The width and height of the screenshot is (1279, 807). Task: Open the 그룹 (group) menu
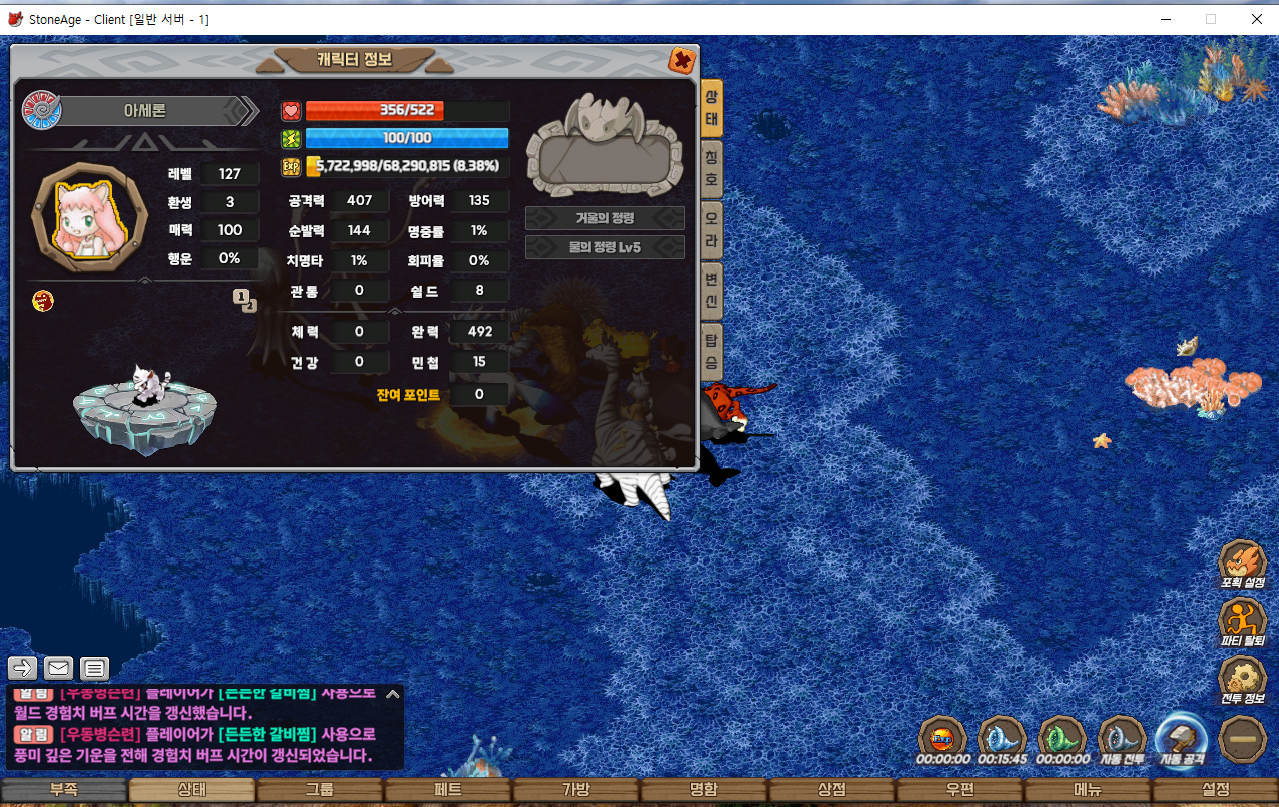click(x=319, y=790)
